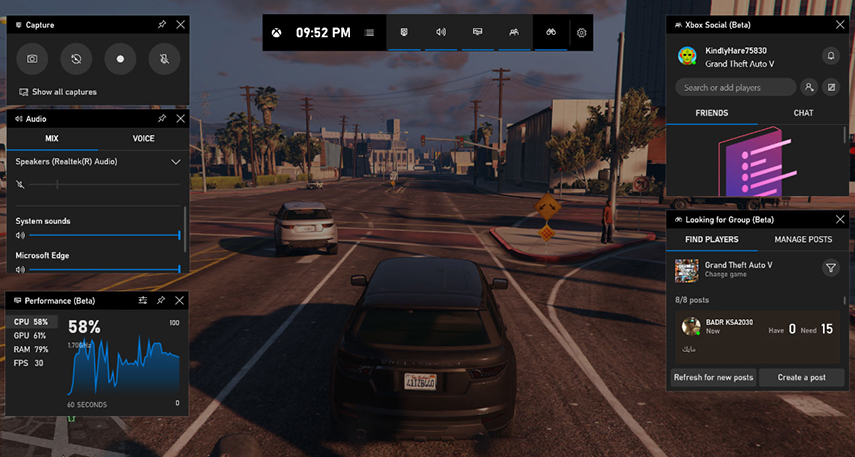Open the Xbox Social notifications bell

[x=830, y=56]
